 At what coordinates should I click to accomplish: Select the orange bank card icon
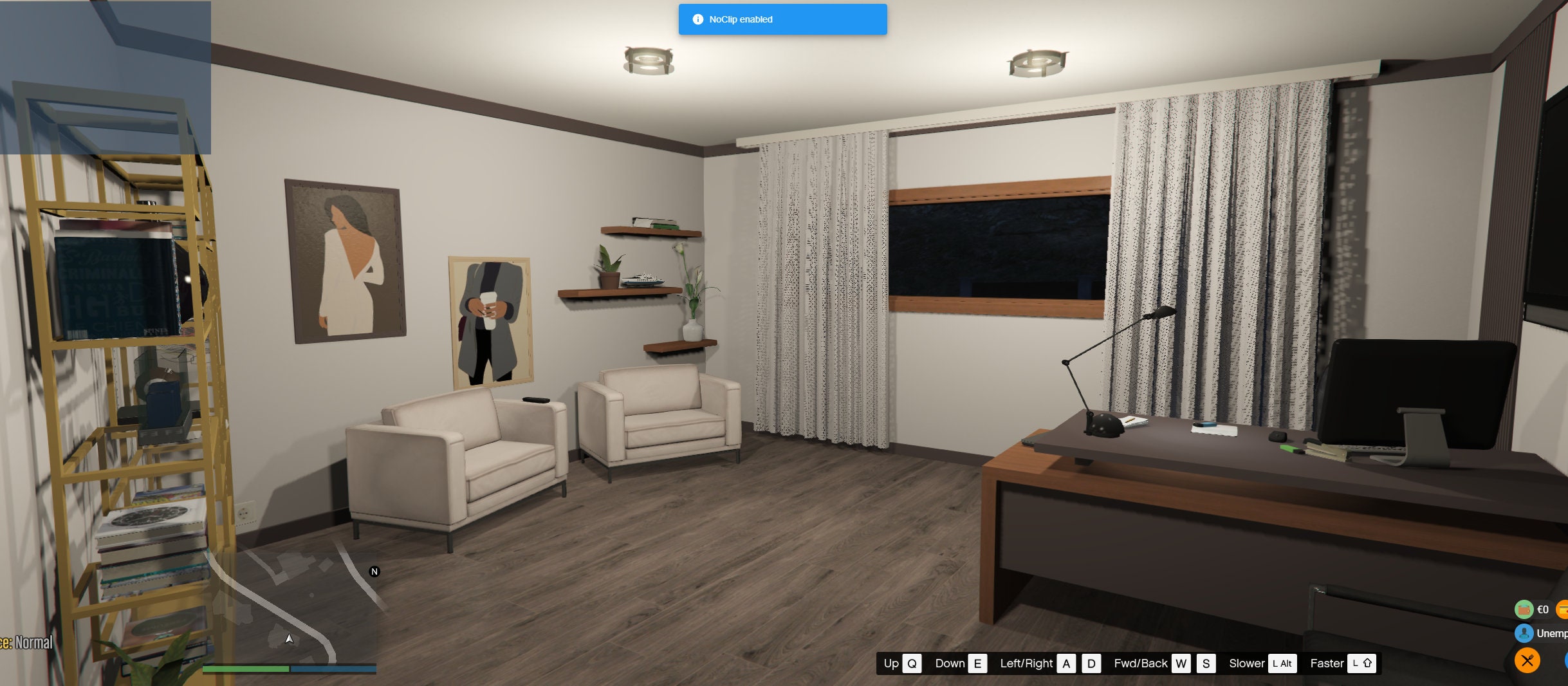pyautogui.click(x=1563, y=609)
